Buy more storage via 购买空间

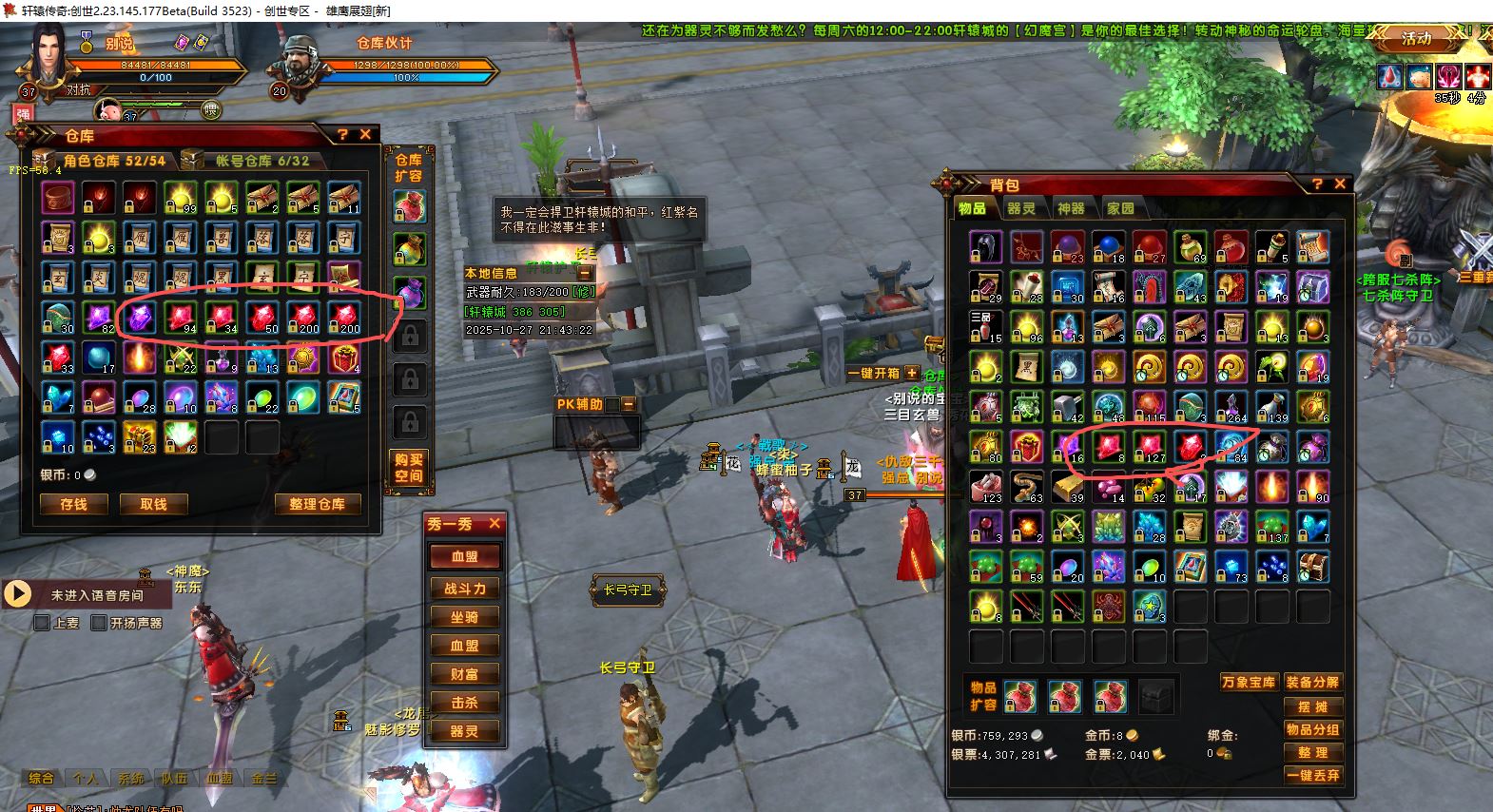pyautogui.click(x=409, y=468)
